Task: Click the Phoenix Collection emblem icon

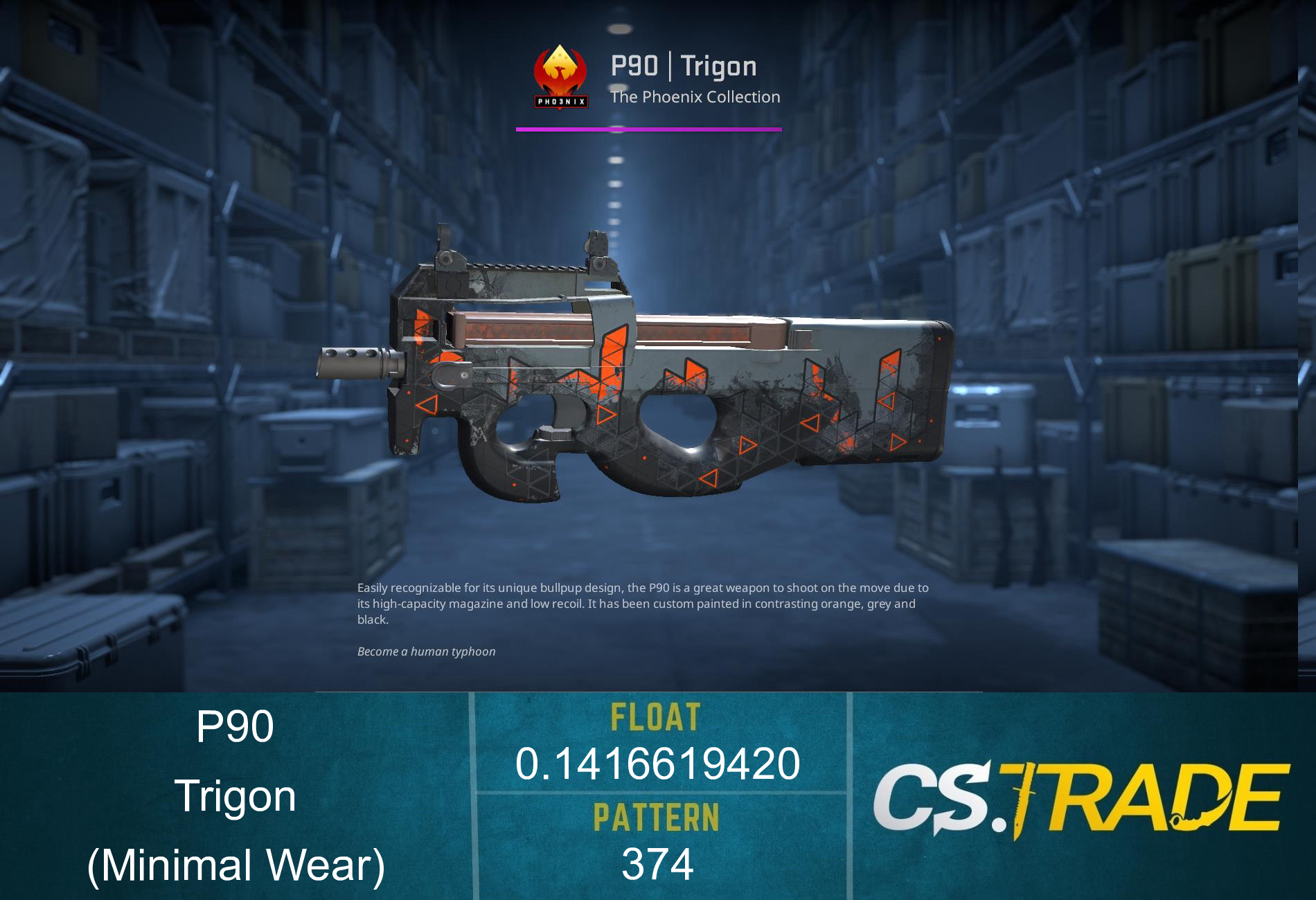Action: (x=560, y=76)
